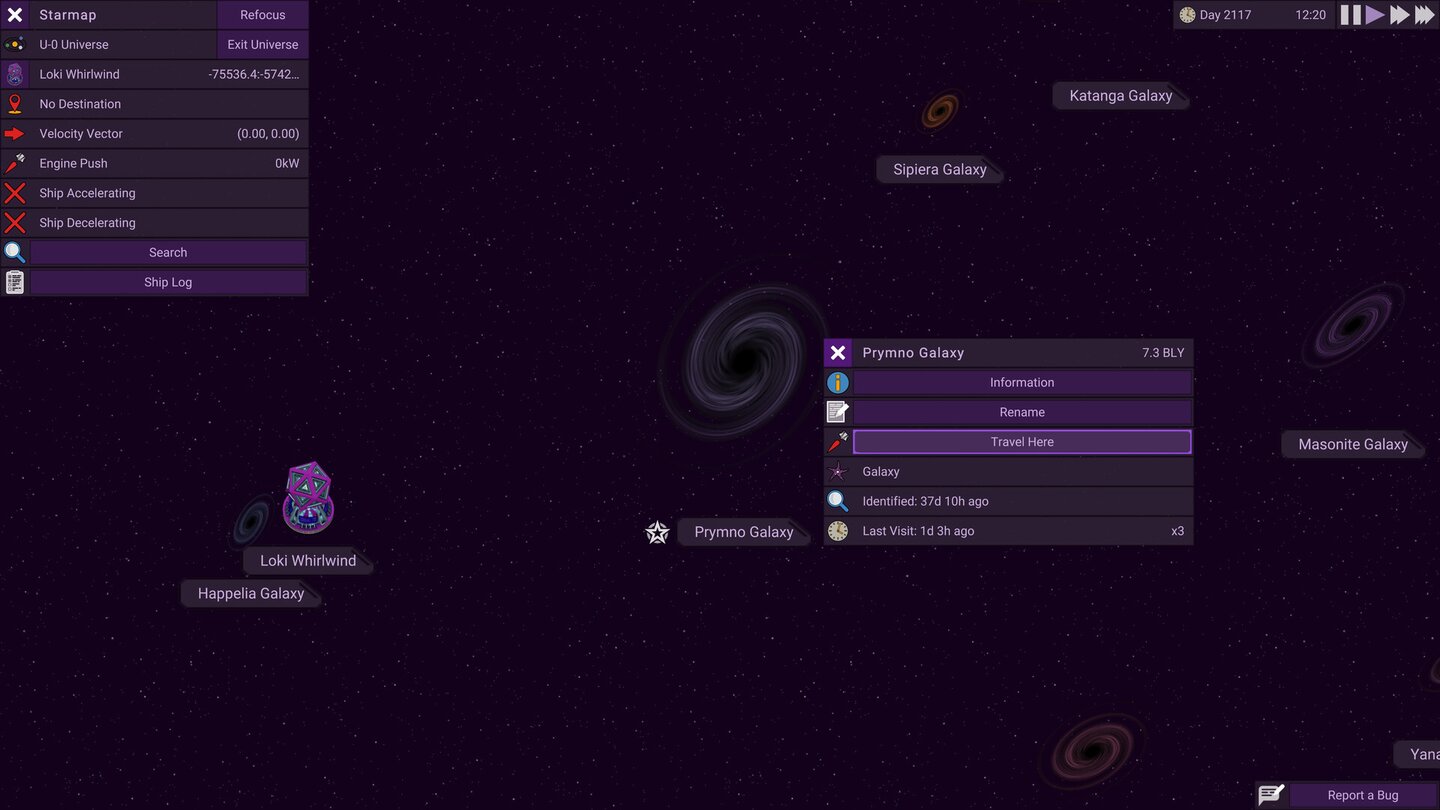Click the Exit Universe button
This screenshot has height=810, width=1440.
pos(262,44)
